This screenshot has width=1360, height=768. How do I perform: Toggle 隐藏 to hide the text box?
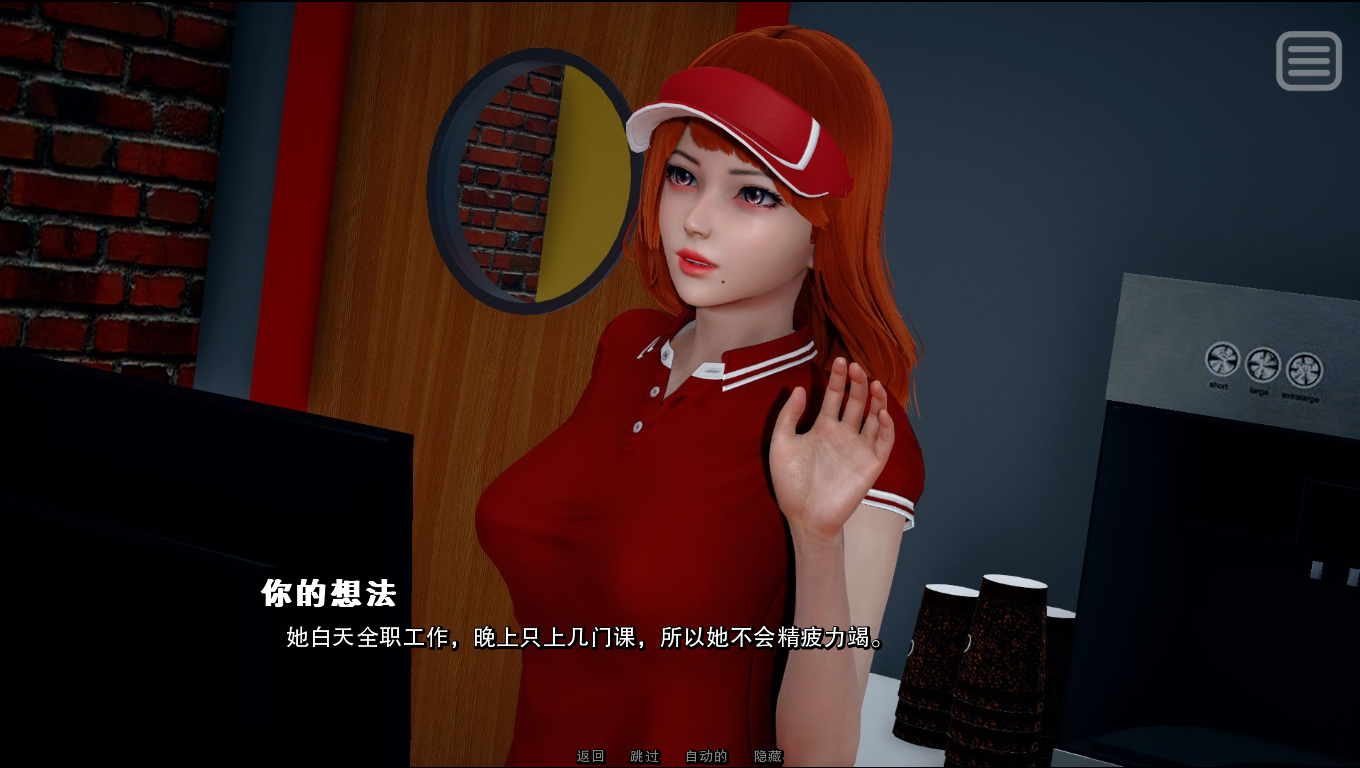coord(767,756)
